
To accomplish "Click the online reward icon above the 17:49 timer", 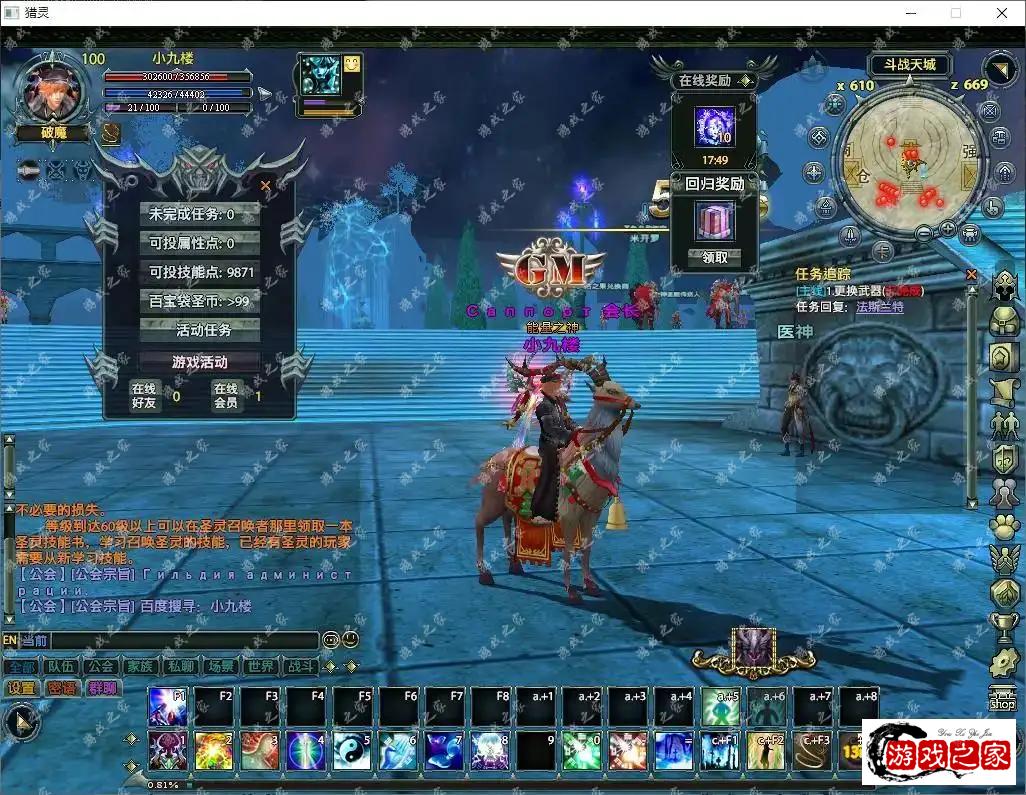I will click(x=714, y=127).
